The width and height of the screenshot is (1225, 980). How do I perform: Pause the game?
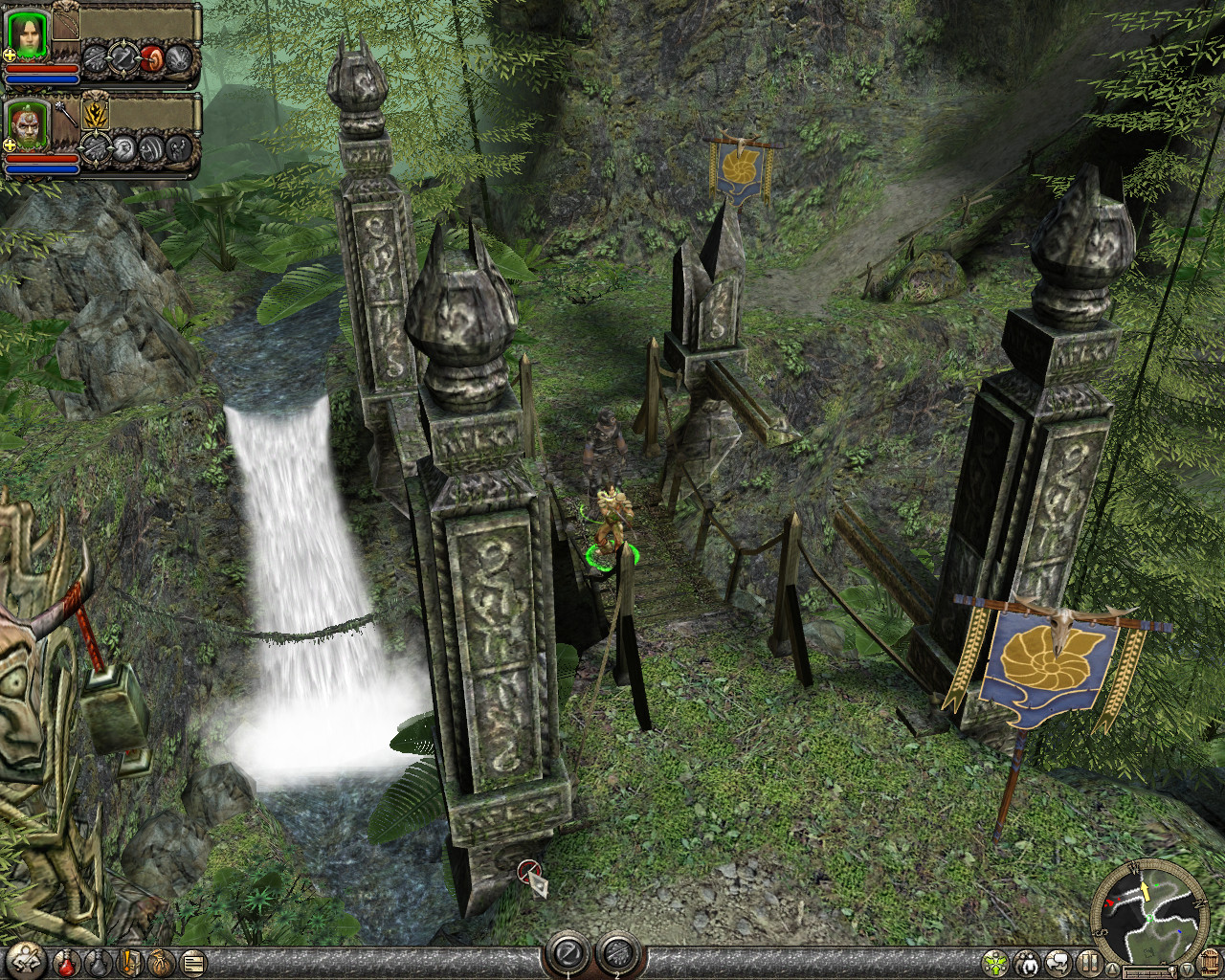pyautogui.click(x=1089, y=962)
